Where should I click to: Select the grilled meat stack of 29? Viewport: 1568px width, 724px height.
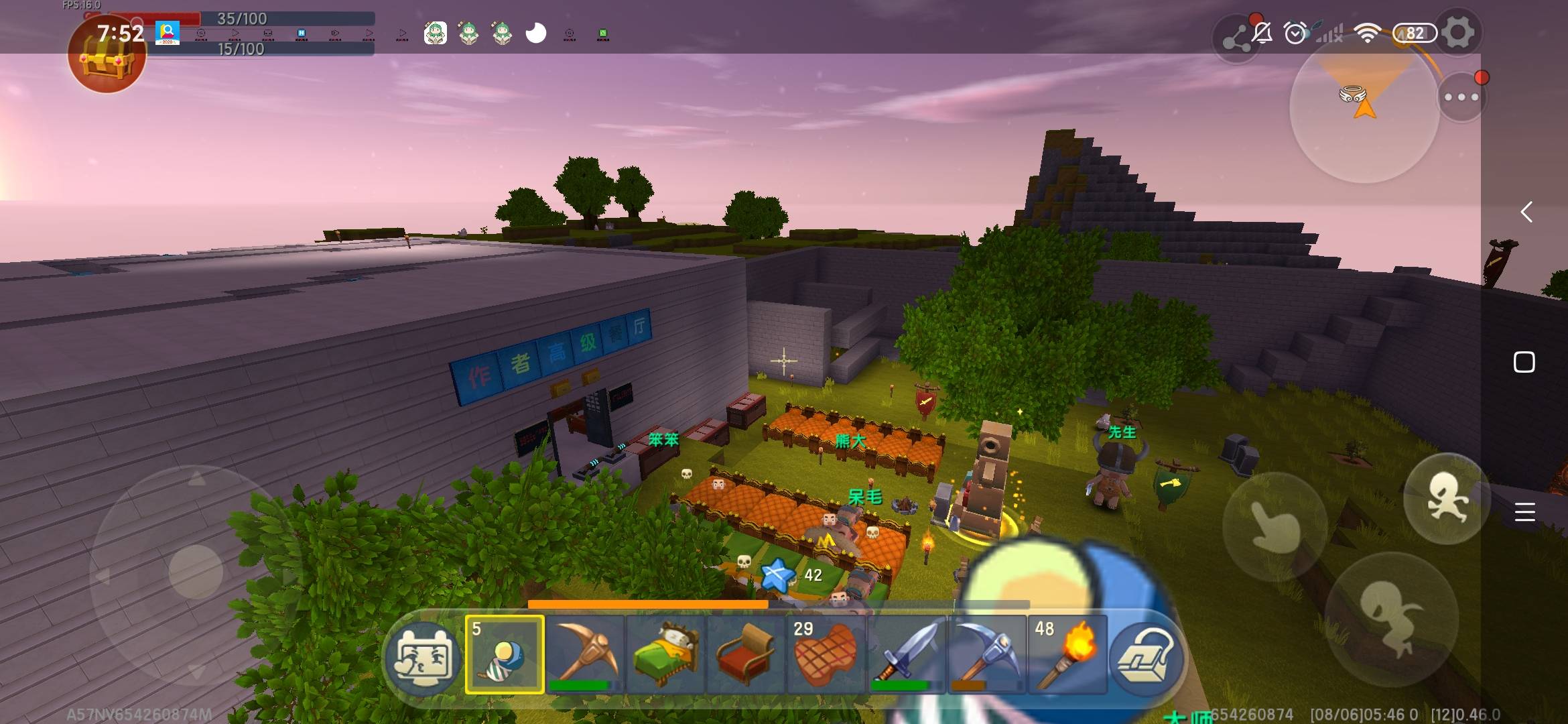click(826, 654)
